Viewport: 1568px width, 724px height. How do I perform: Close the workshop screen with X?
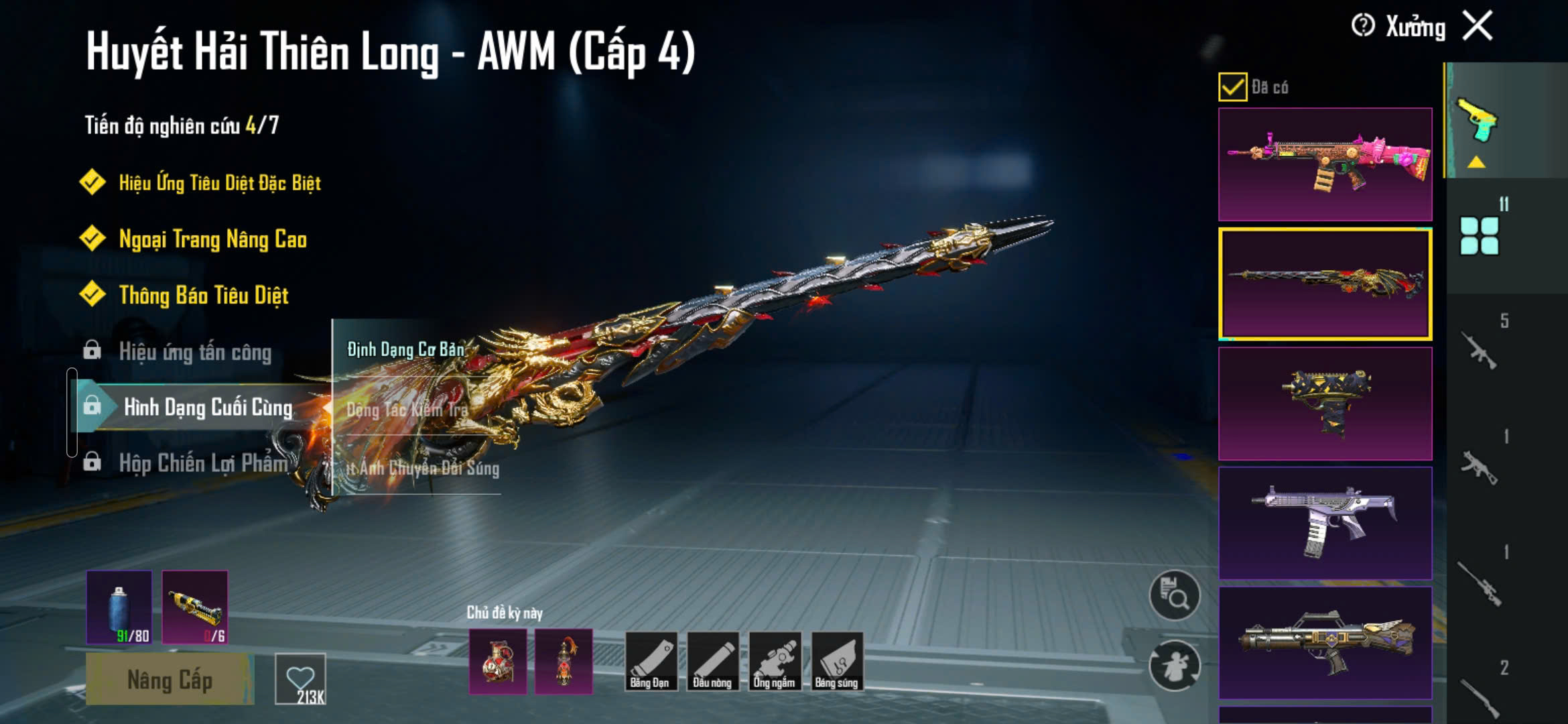point(1478,26)
